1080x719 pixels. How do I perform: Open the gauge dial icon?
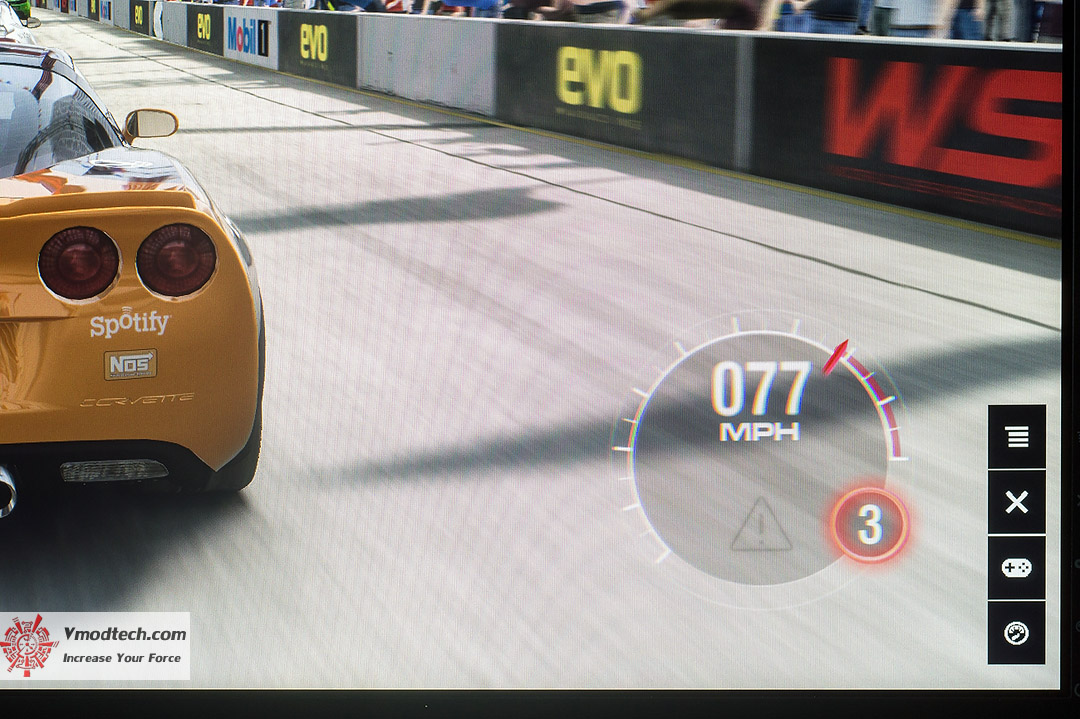point(1017,633)
